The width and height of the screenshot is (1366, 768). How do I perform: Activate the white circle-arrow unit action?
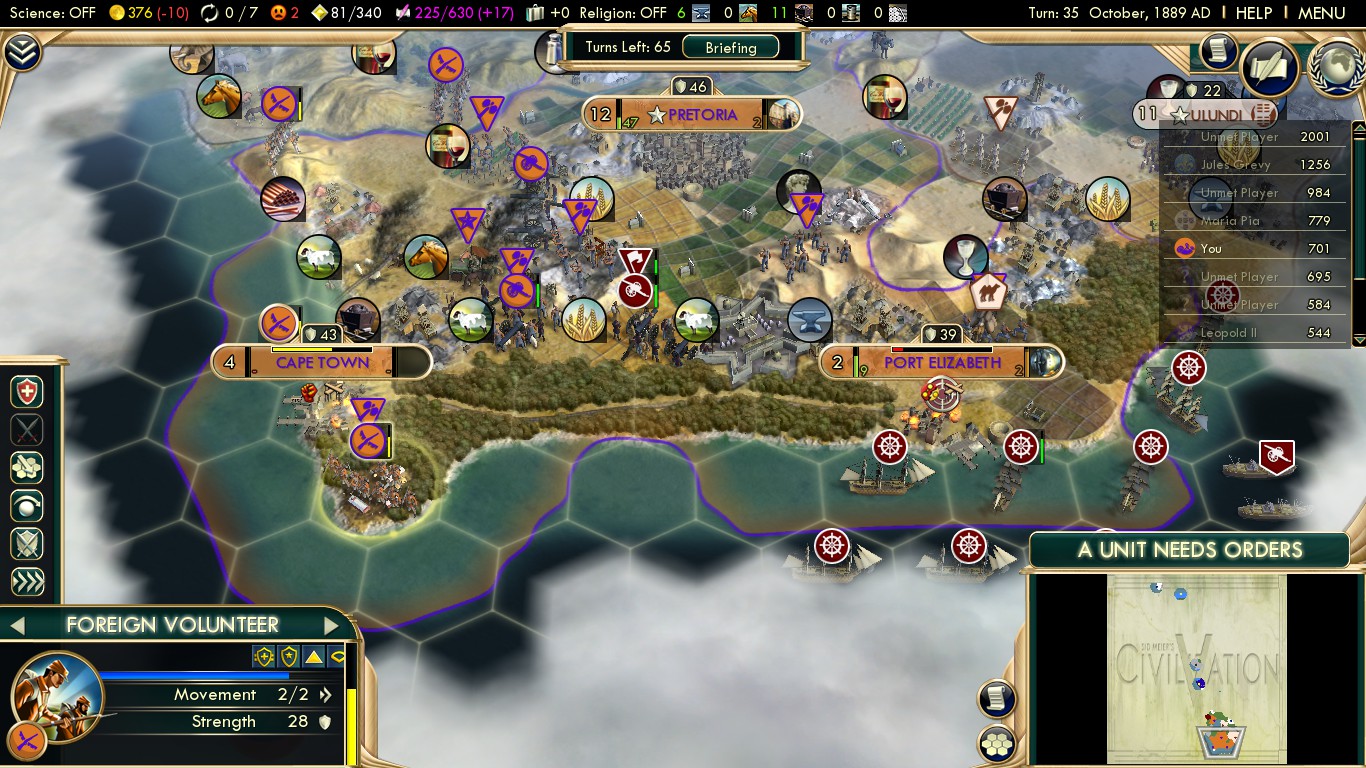click(27, 506)
